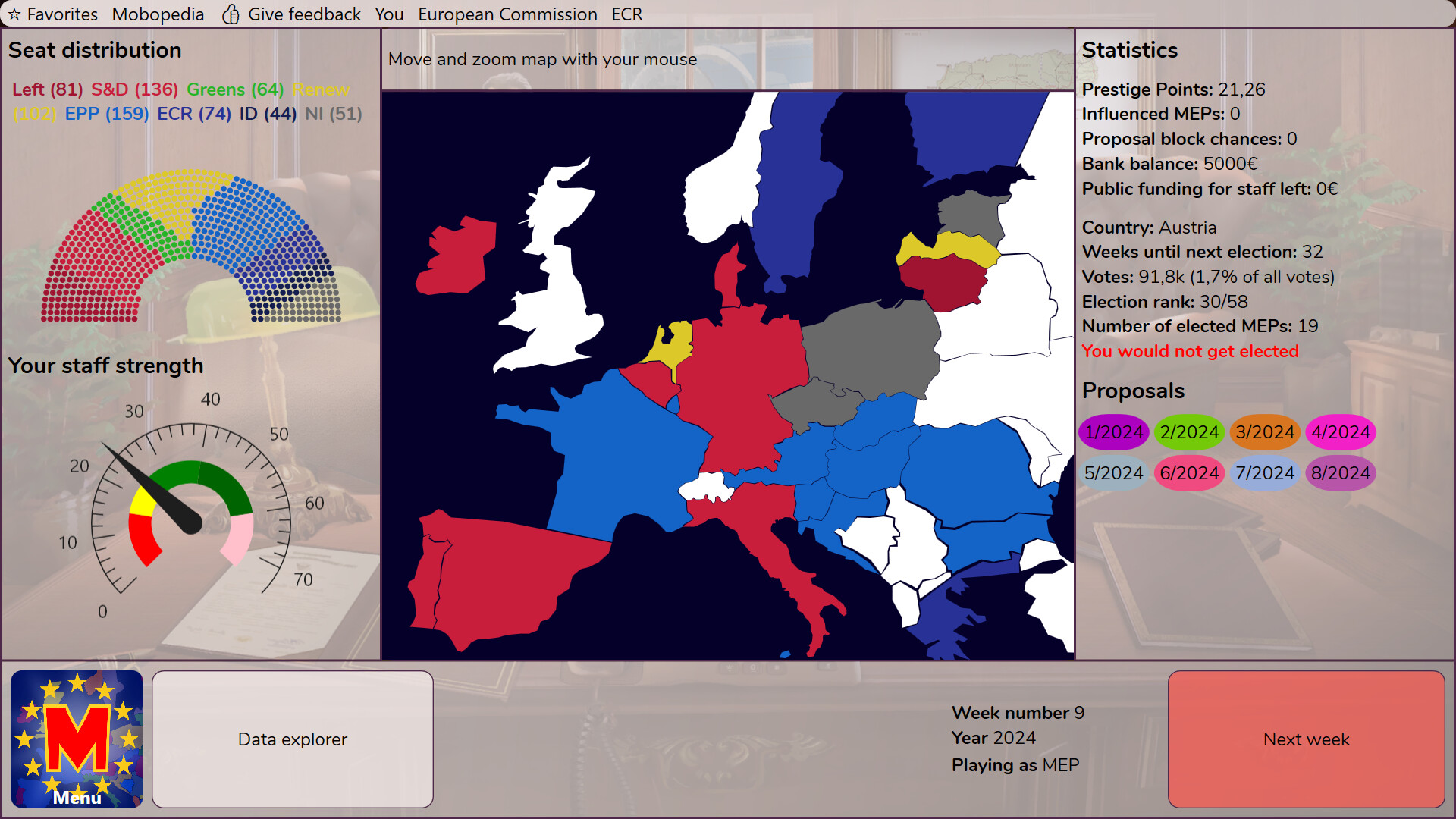Toggle the Left party in the seat legend
Image resolution: width=1456 pixels, height=819 pixels.
[x=47, y=89]
